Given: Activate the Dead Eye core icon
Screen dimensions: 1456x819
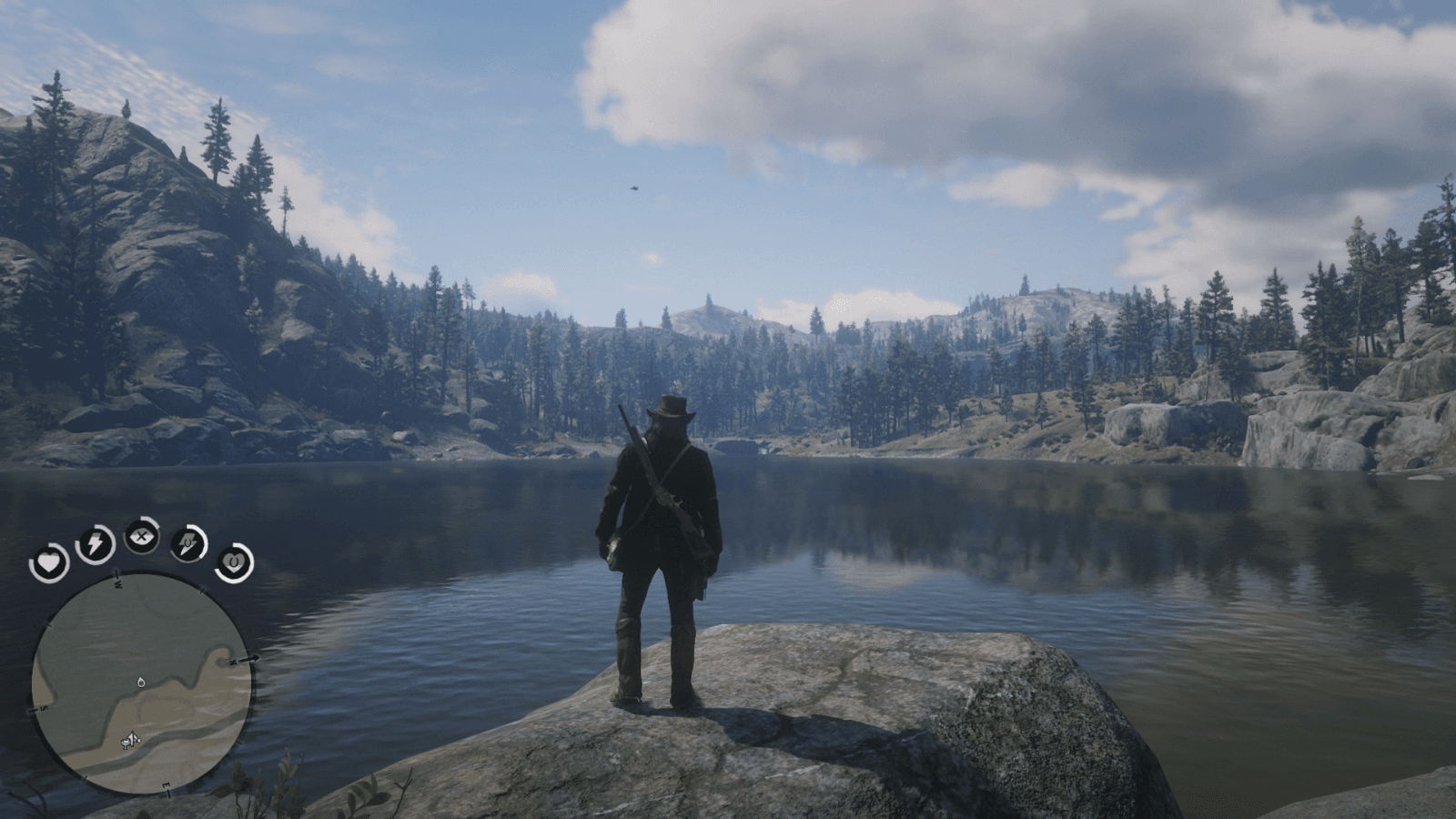Looking at the screenshot, I should point(142,535).
